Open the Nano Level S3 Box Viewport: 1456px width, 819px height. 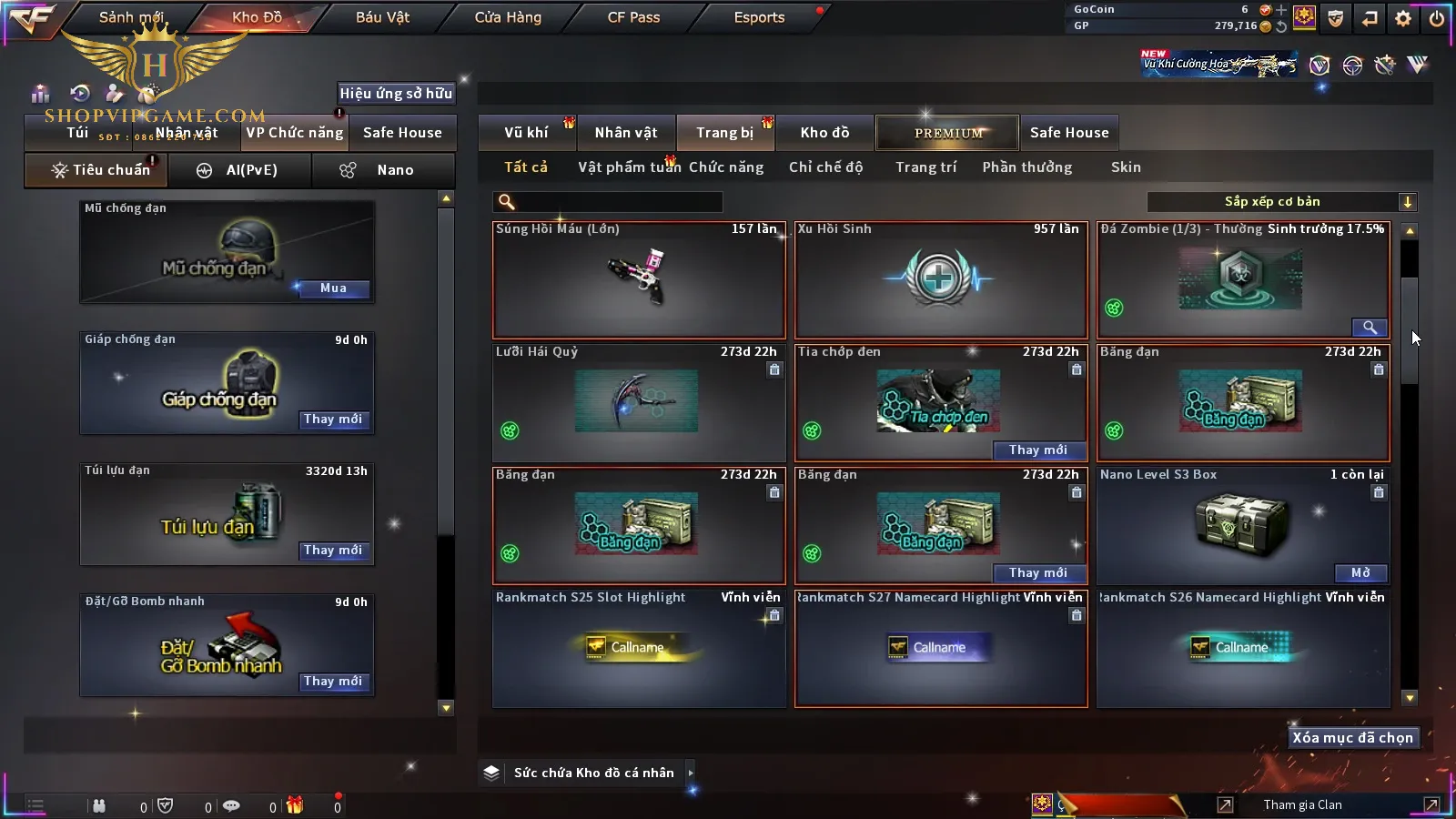1360,573
